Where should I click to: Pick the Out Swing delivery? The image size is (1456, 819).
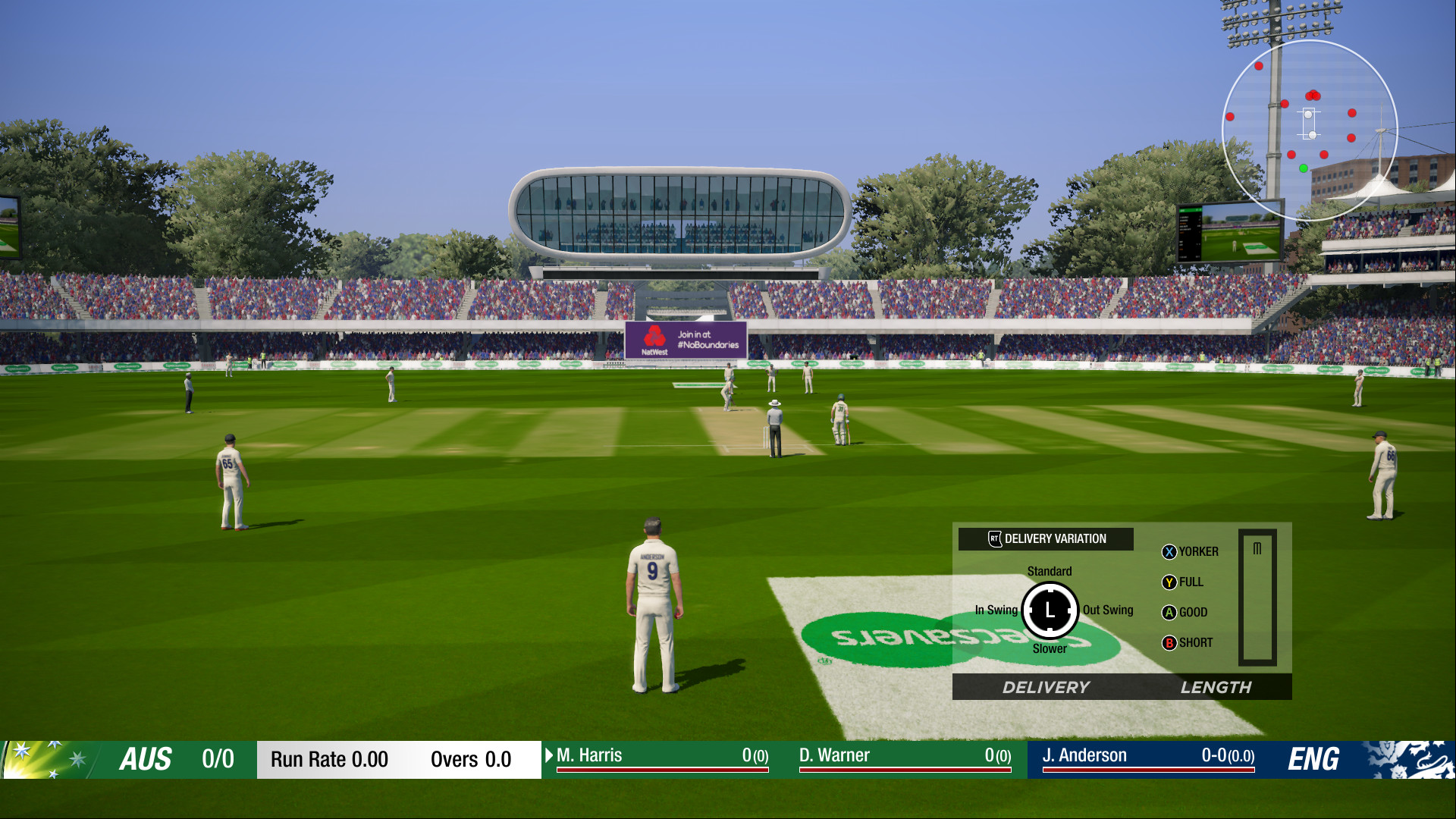[x=1107, y=610]
